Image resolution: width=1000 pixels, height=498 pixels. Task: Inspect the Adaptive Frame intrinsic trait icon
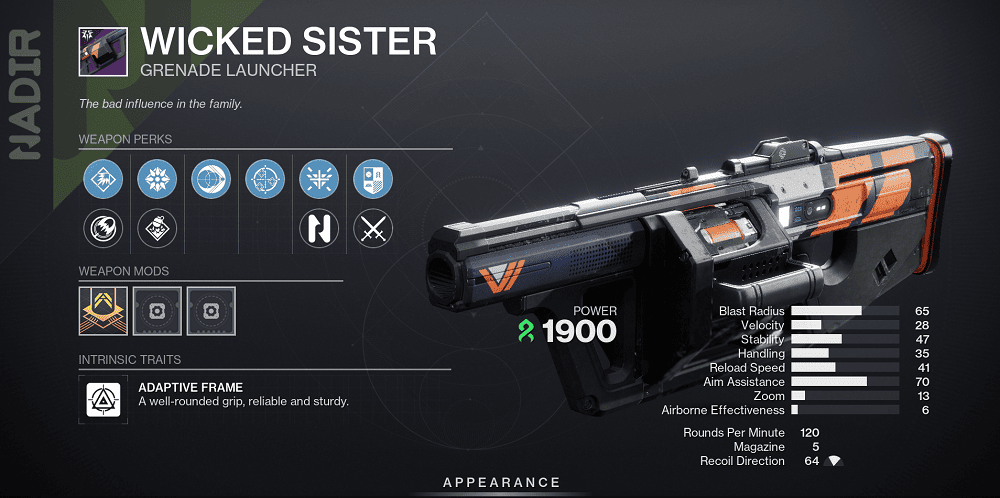[102, 398]
